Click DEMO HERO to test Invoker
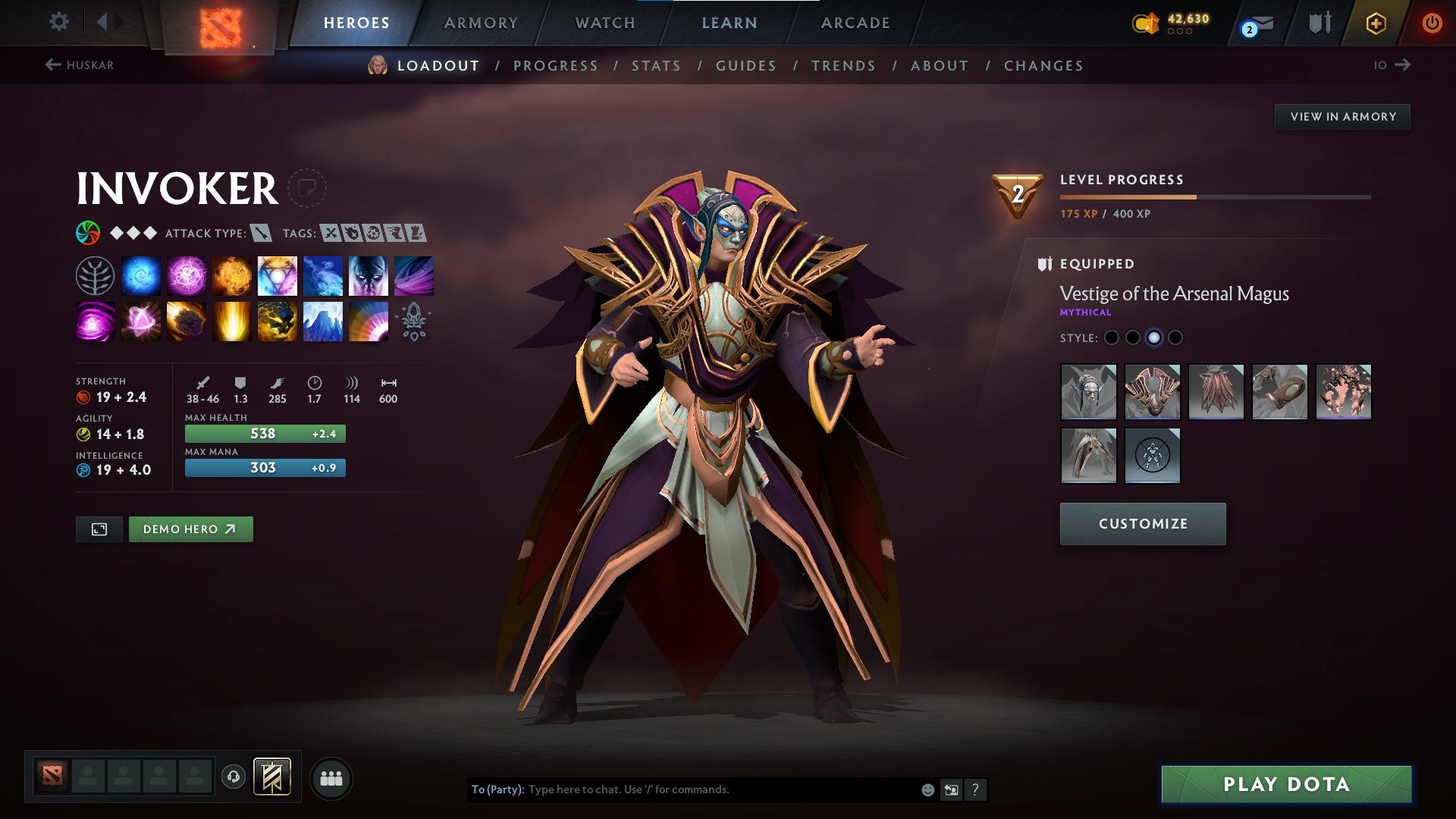The width and height of the screenshot is (1456, 819). point(190,529)
